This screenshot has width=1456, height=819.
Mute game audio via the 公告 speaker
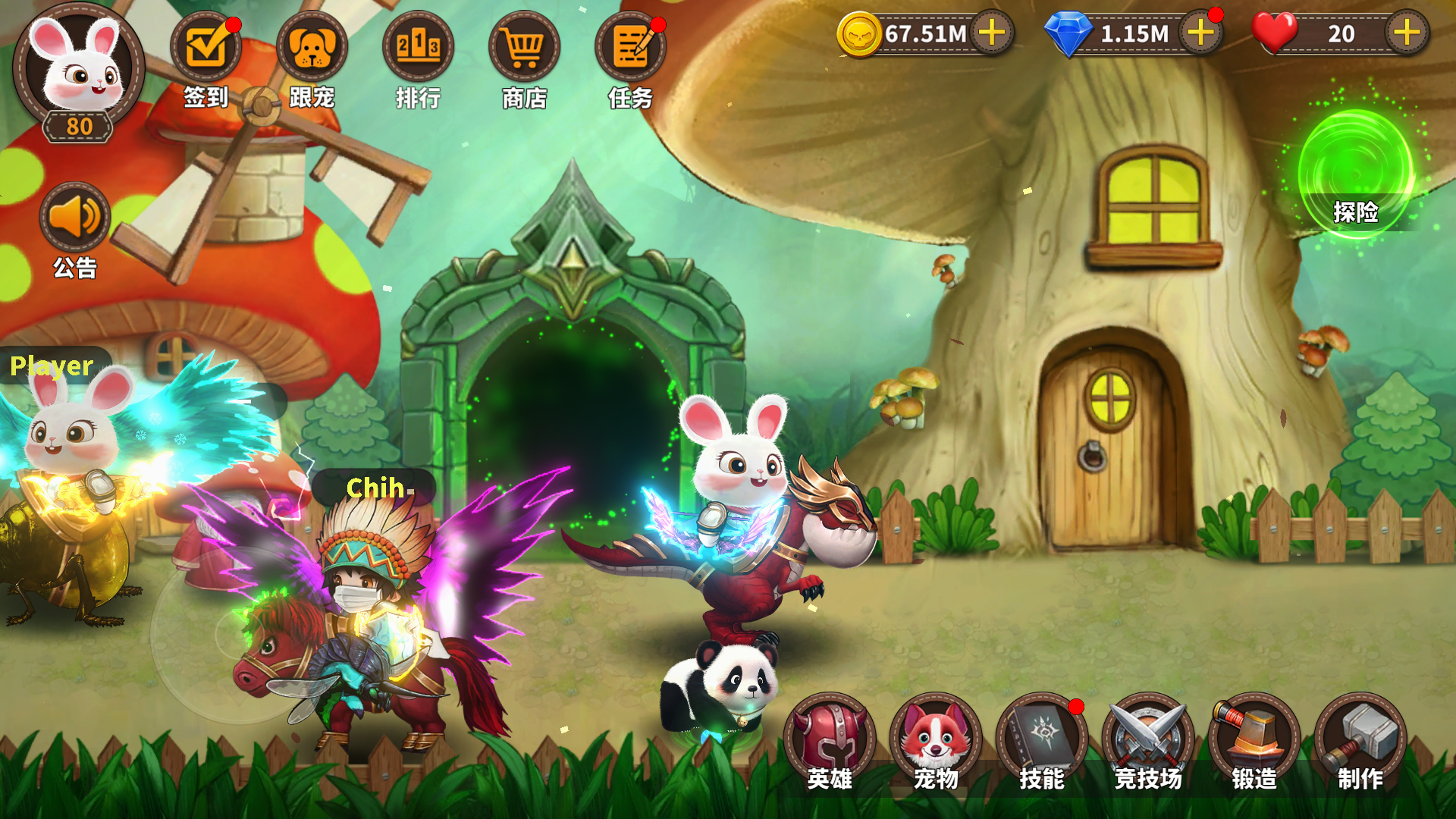[74, 218]
